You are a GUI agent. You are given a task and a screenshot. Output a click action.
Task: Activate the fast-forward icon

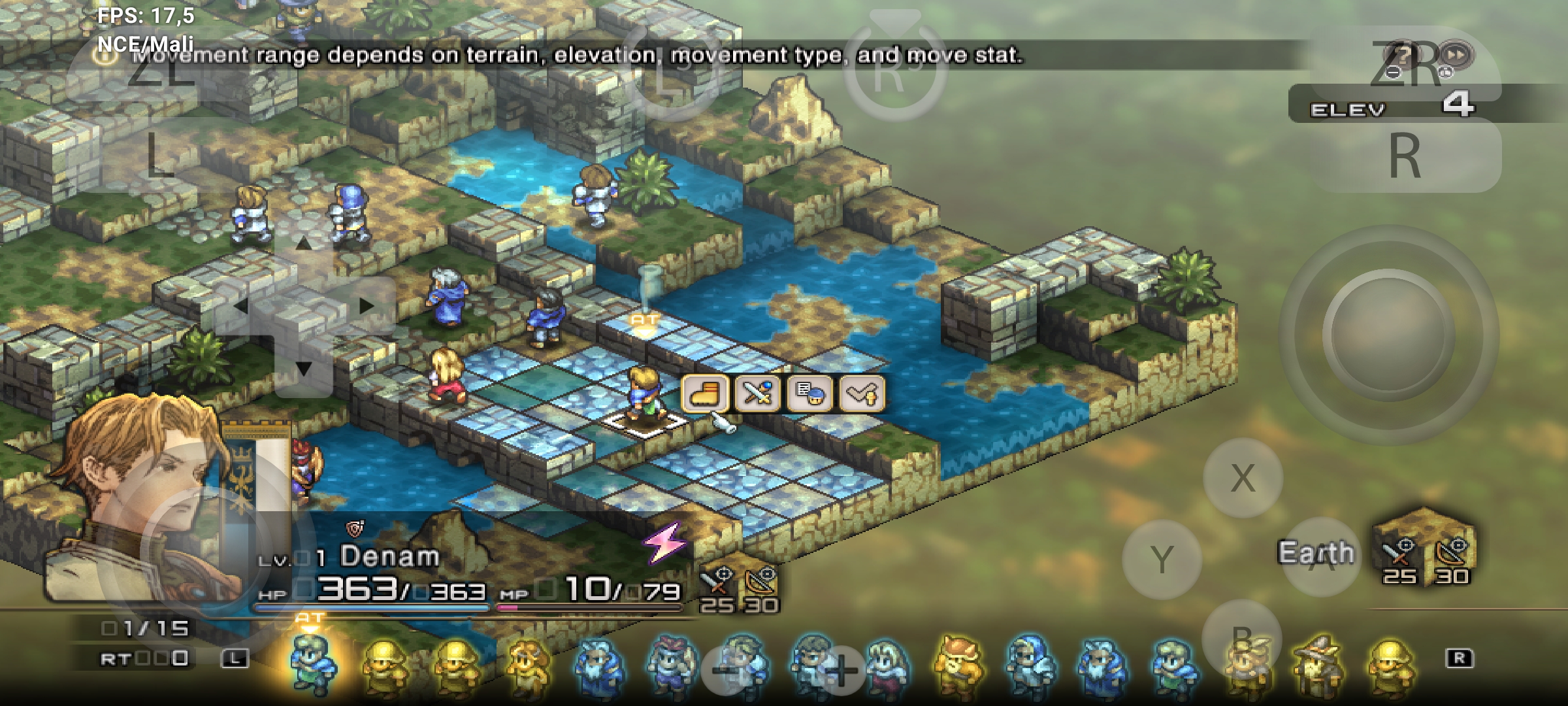click(1456, 54)
